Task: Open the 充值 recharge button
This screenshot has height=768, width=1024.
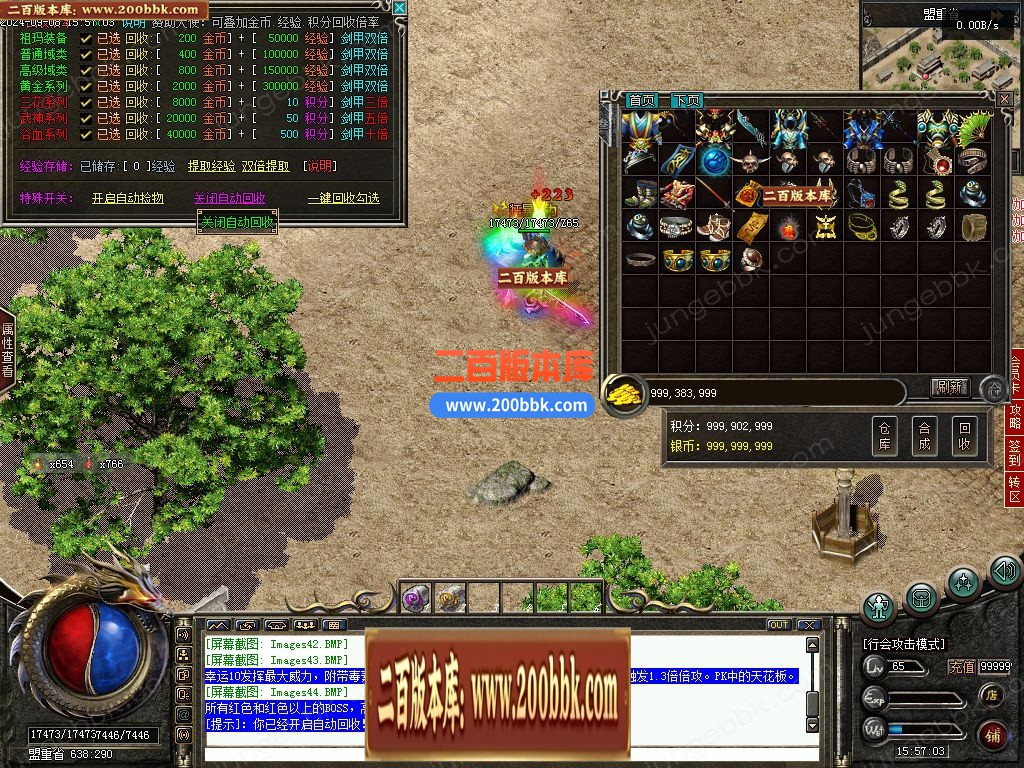Action: pyautogui.click(x=961, y=667)
